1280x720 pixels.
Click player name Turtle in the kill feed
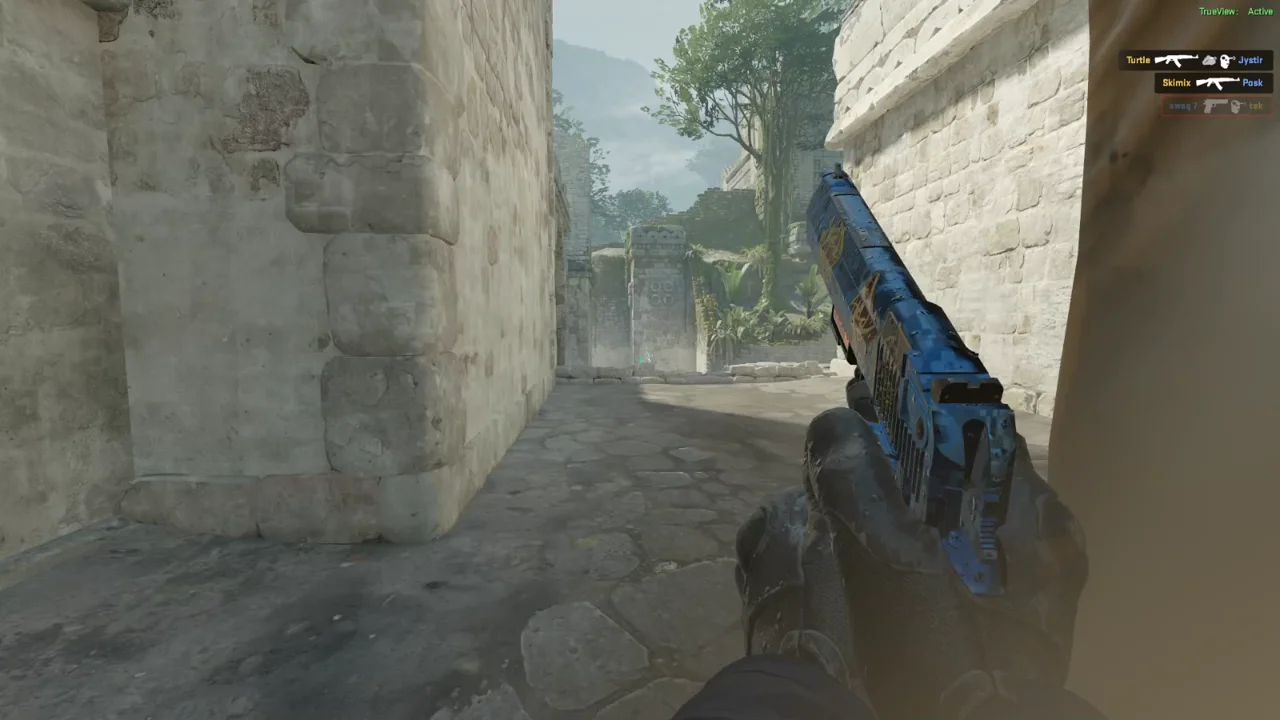[1138, 60]
